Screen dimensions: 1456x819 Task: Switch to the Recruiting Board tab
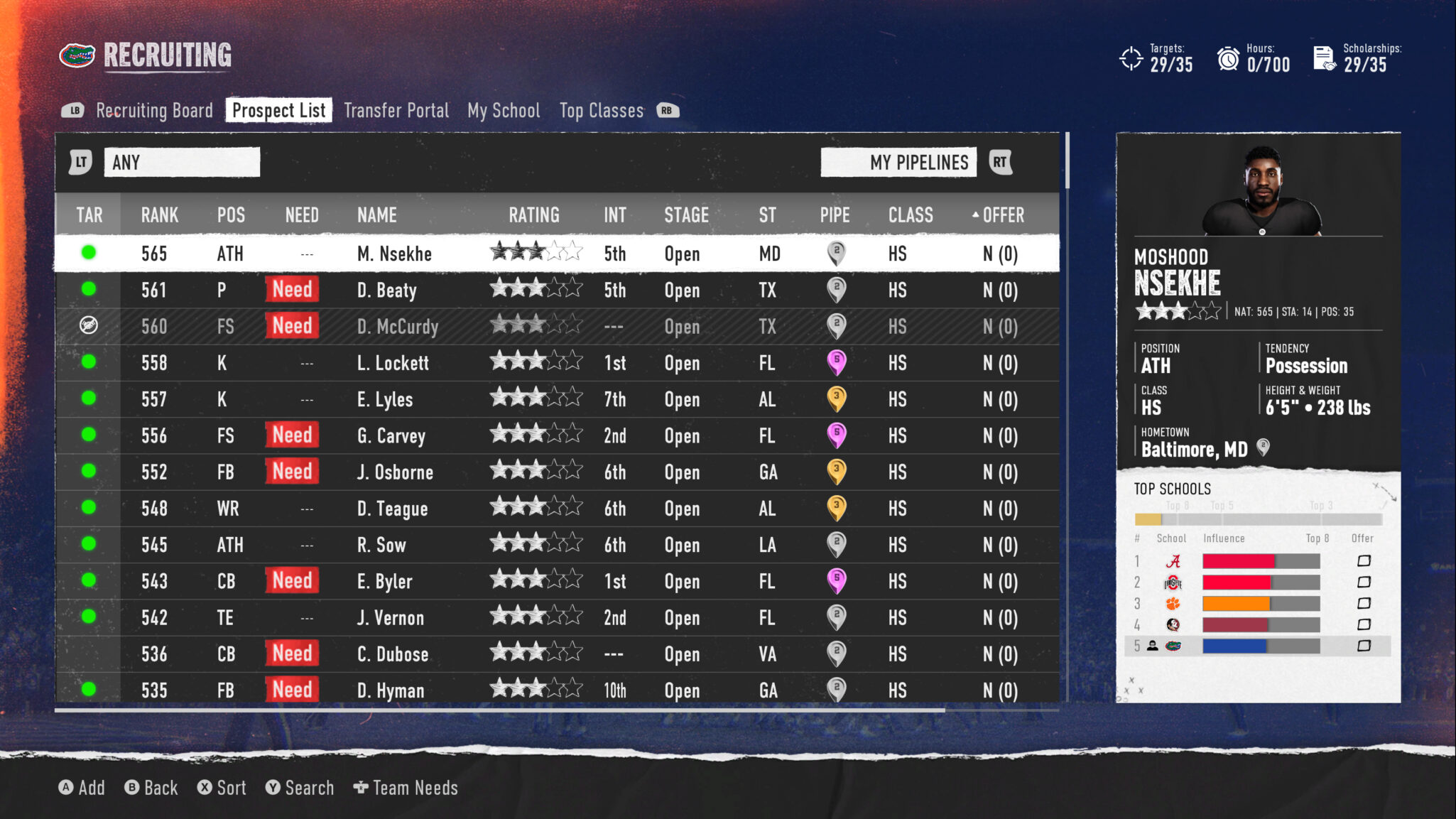[154, 111]
